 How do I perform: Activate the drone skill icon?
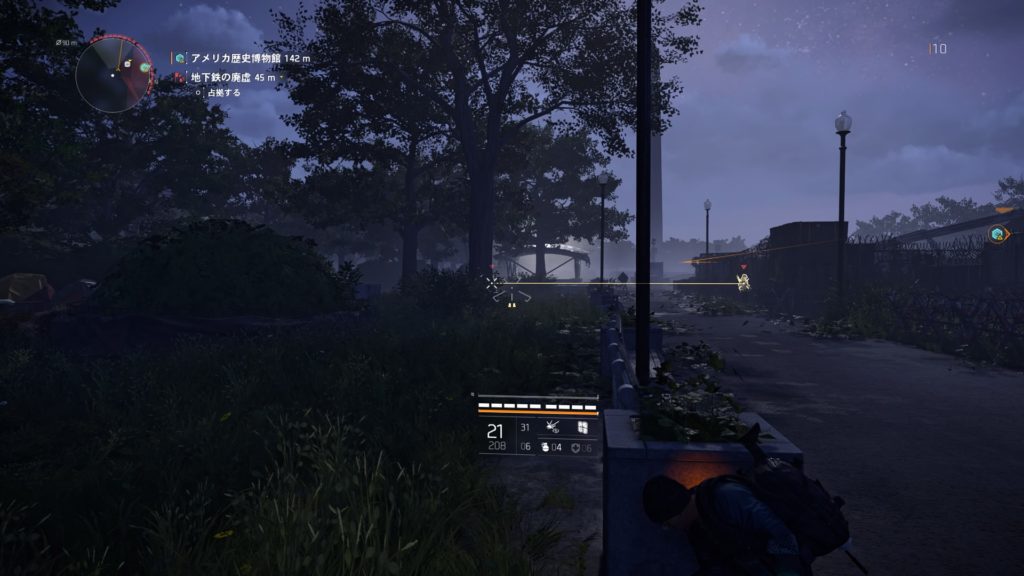pyautogui.click(x=552, y=427)
